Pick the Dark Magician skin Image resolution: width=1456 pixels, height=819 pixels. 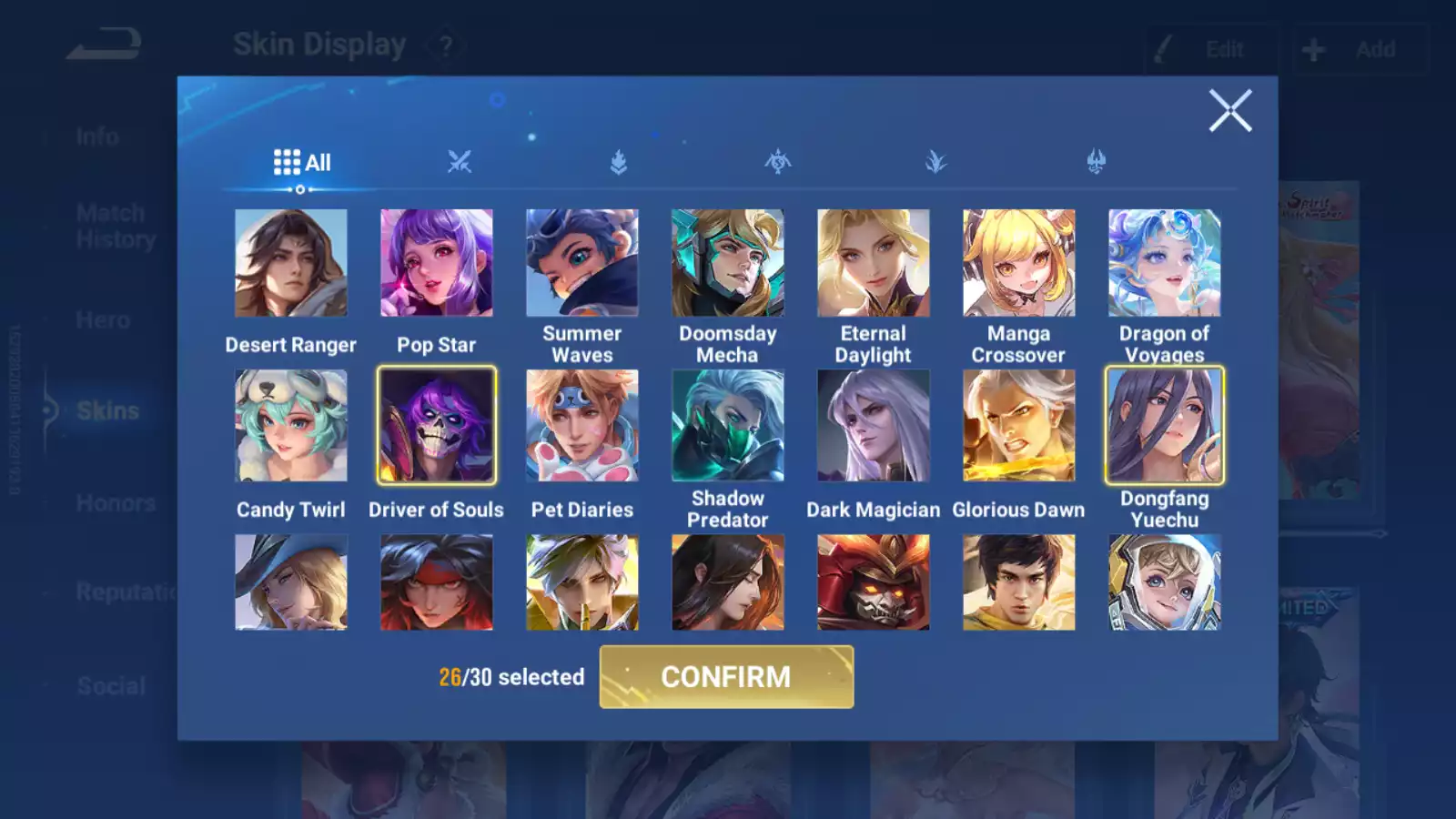click(874, 425)
